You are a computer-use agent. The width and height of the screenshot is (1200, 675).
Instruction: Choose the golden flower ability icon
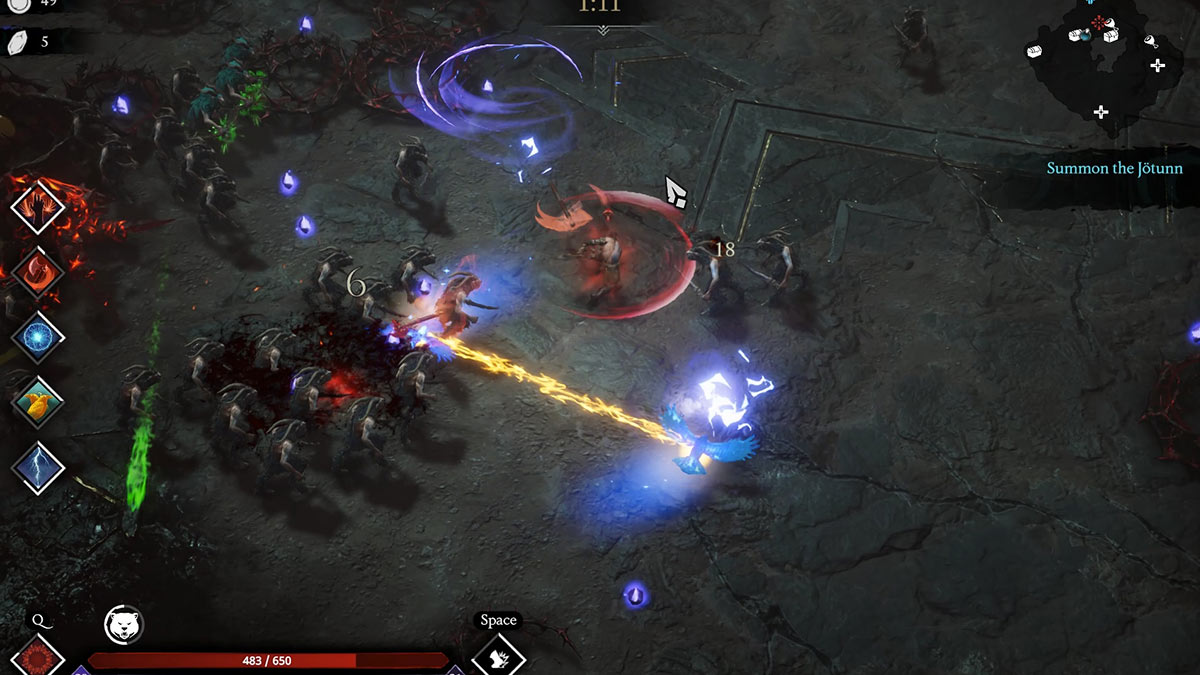point(38,402)
